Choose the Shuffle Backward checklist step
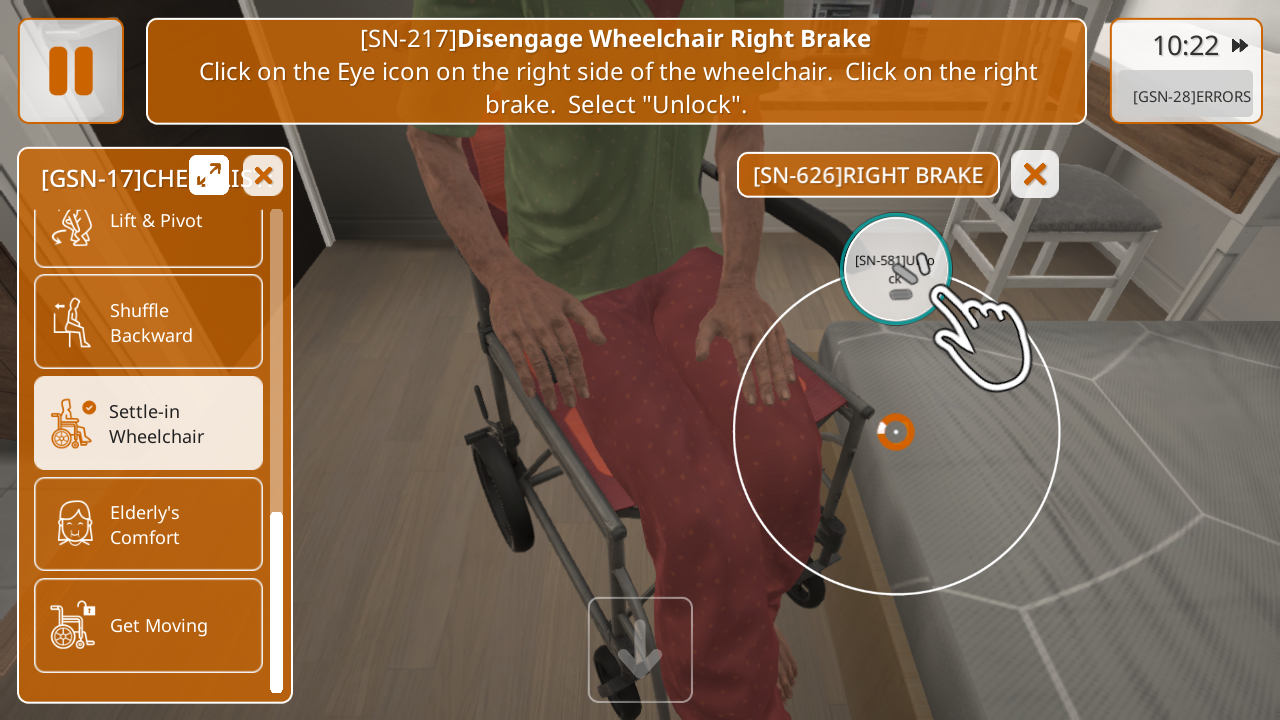Screen dimensions: 1280x720 [x=148, y=322]
